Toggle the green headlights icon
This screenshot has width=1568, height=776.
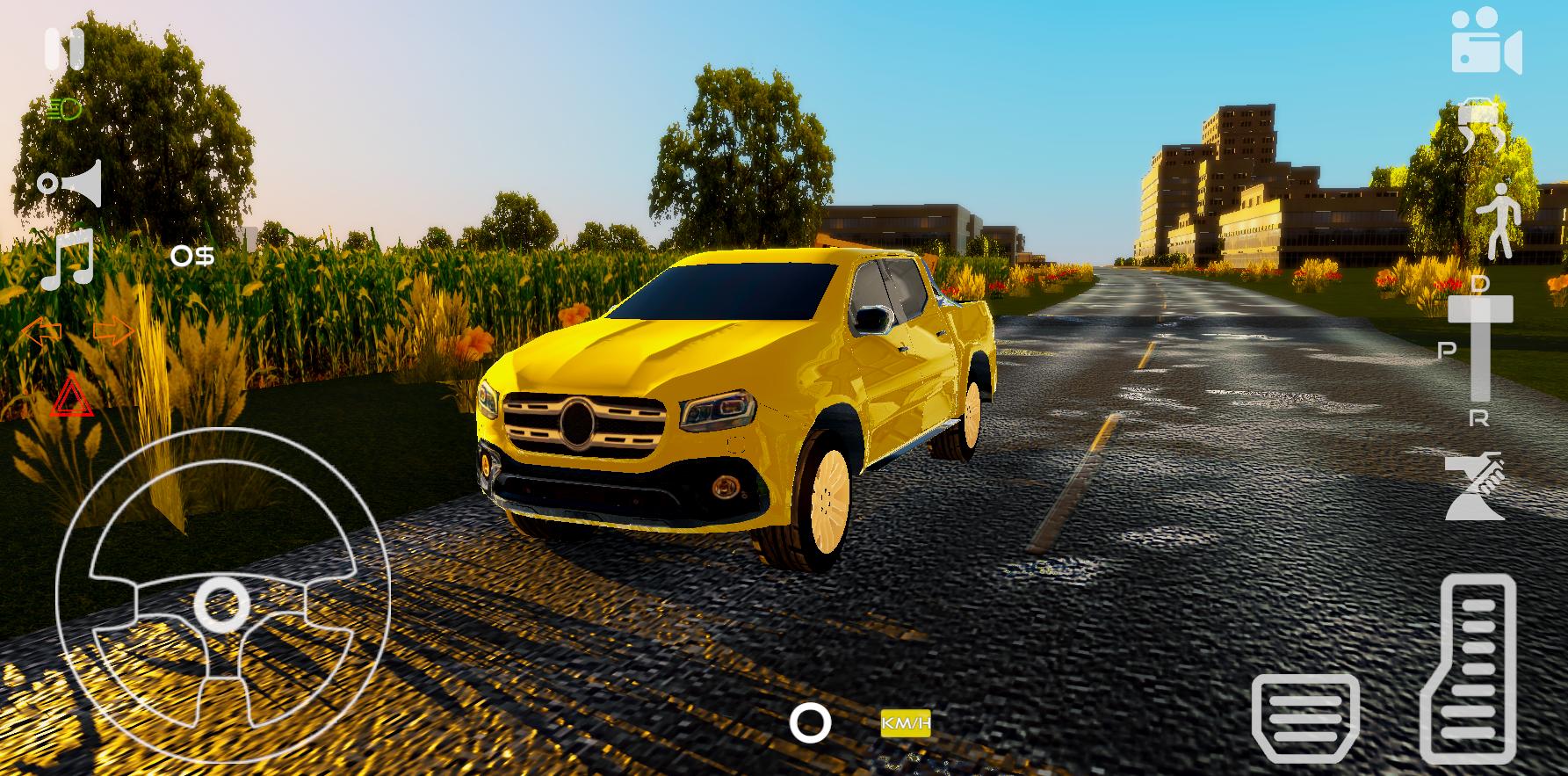64,110
